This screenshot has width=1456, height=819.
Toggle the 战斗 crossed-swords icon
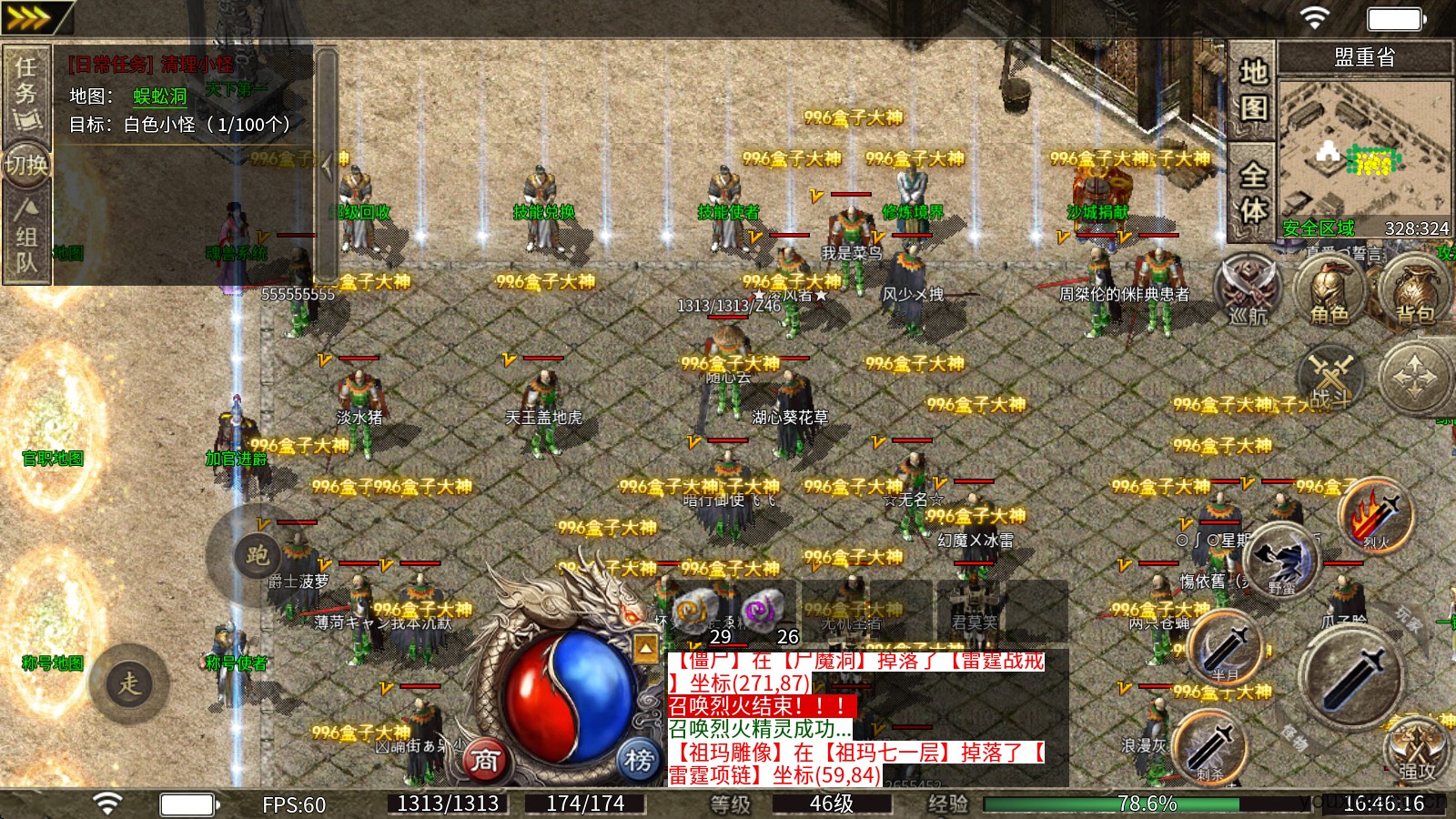coord(1332,378)
